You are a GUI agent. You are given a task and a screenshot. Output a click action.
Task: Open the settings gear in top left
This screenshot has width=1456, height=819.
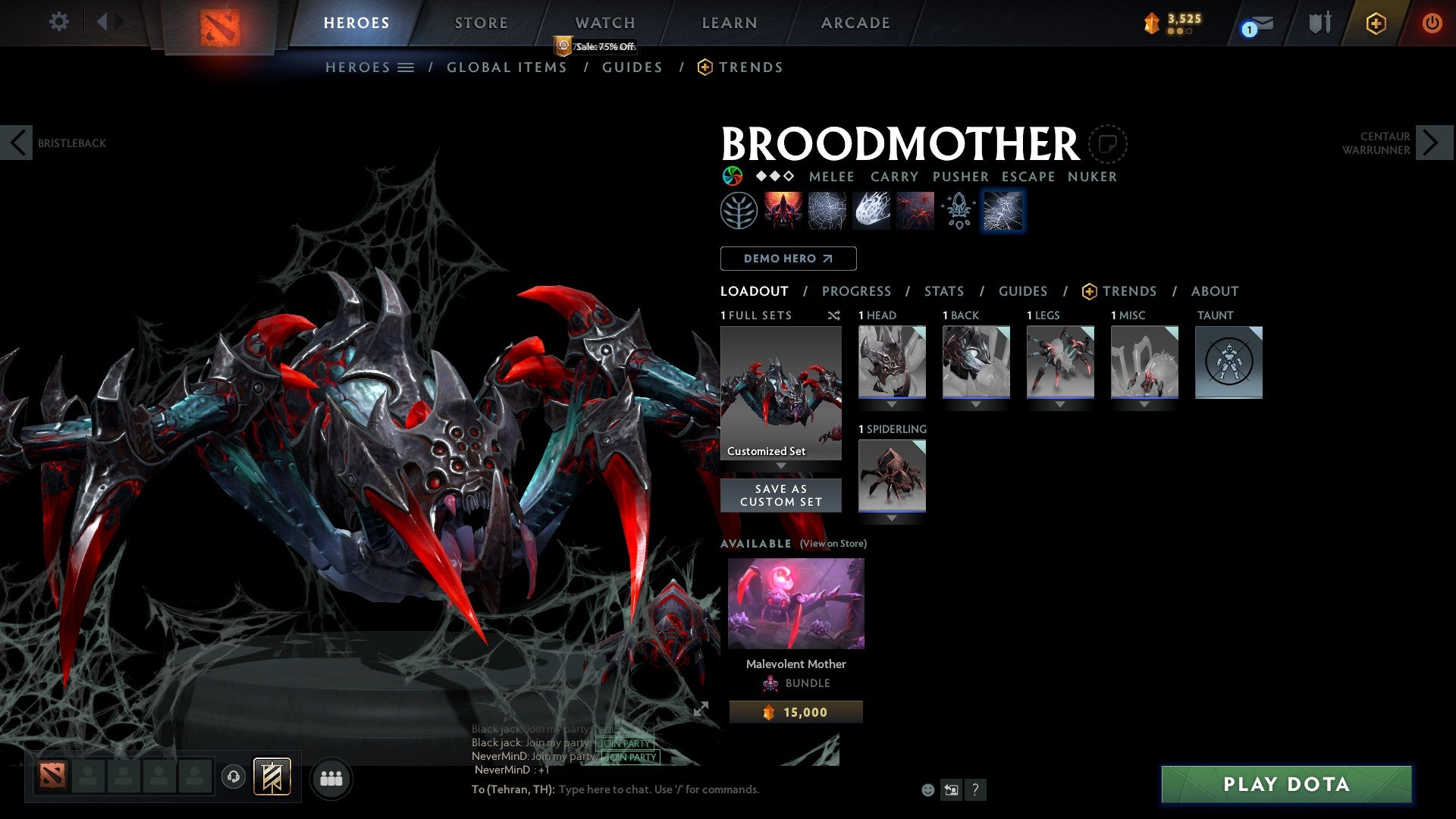point(58,22)
